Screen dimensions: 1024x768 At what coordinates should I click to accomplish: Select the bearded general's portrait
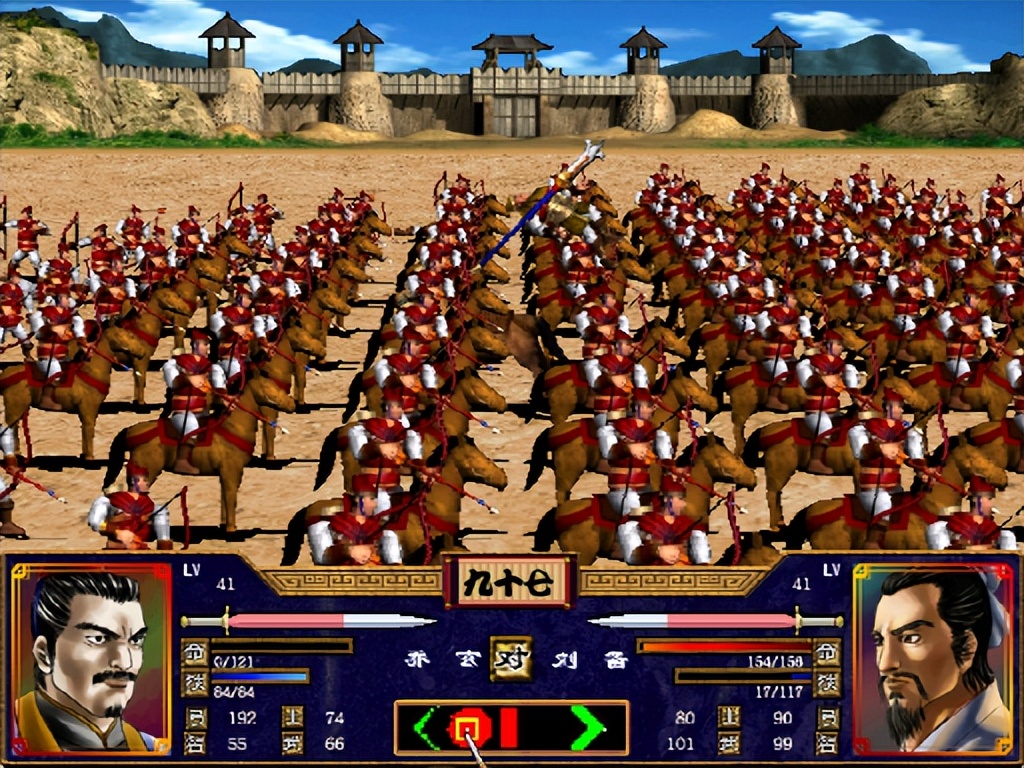(932, 660)
